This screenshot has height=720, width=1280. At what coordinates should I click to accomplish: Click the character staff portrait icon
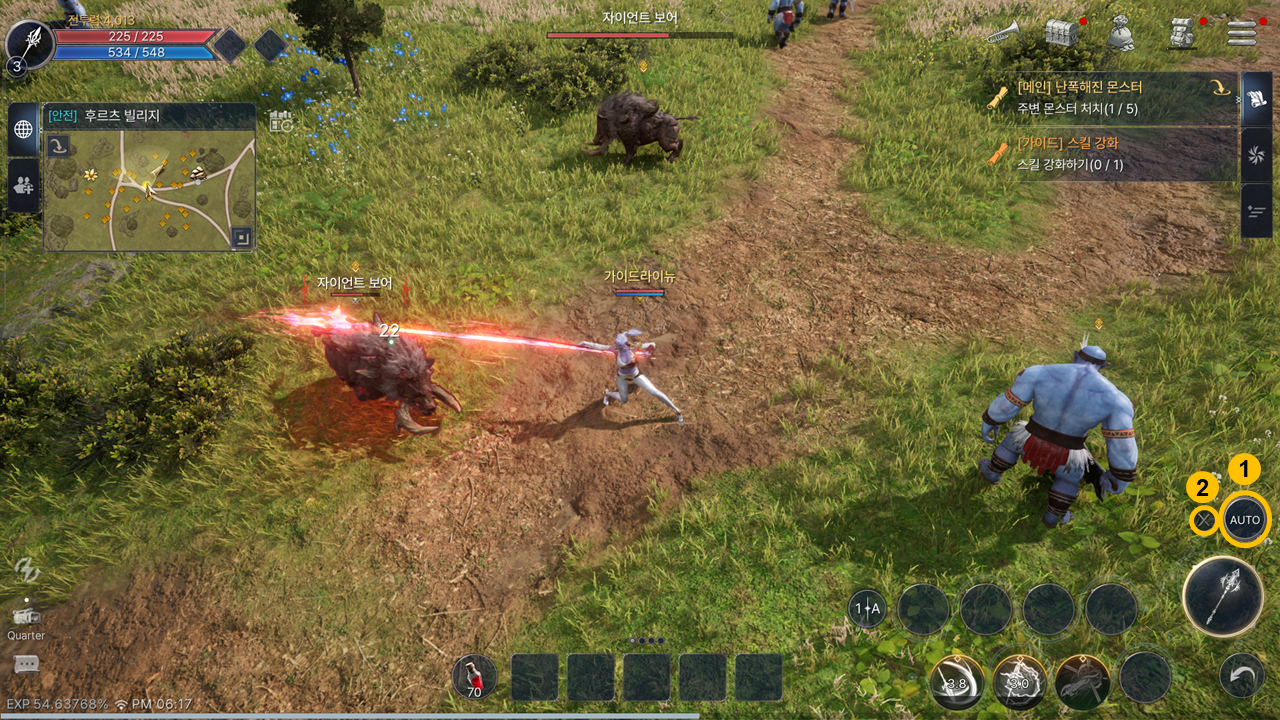coord(28,44)
